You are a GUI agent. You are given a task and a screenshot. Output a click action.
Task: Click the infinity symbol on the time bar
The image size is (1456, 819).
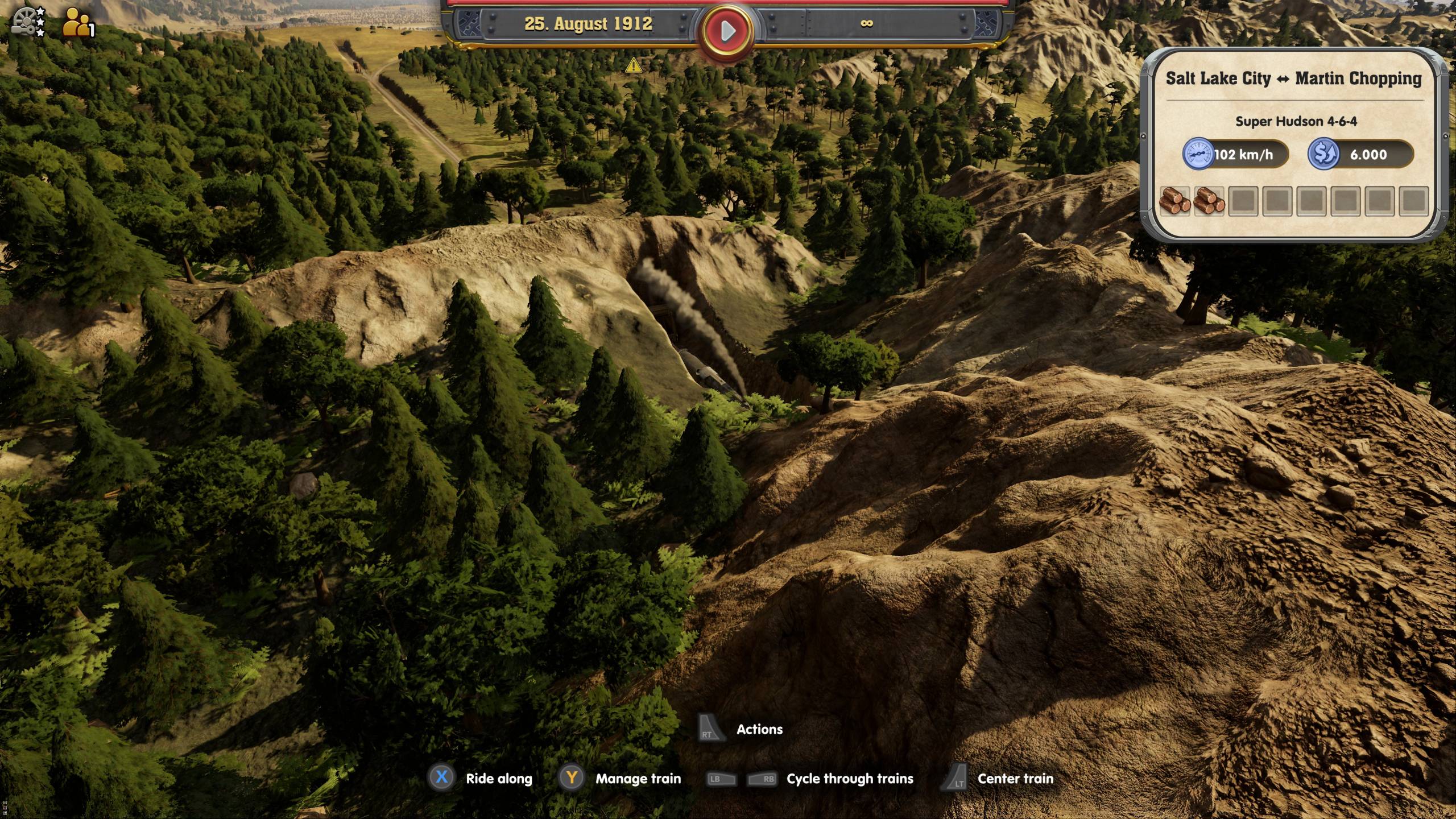point(867,24)
